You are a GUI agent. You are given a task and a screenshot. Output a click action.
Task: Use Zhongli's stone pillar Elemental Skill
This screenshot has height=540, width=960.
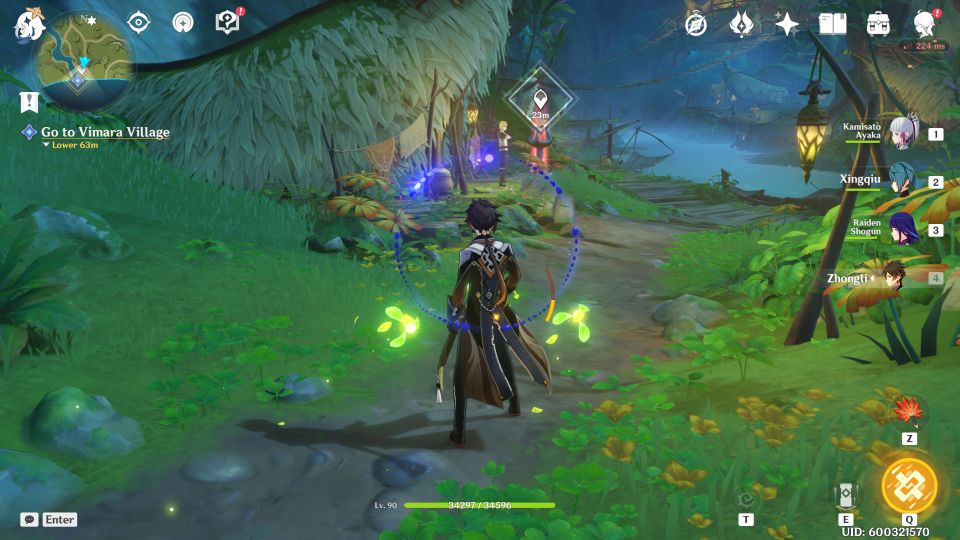845,495
